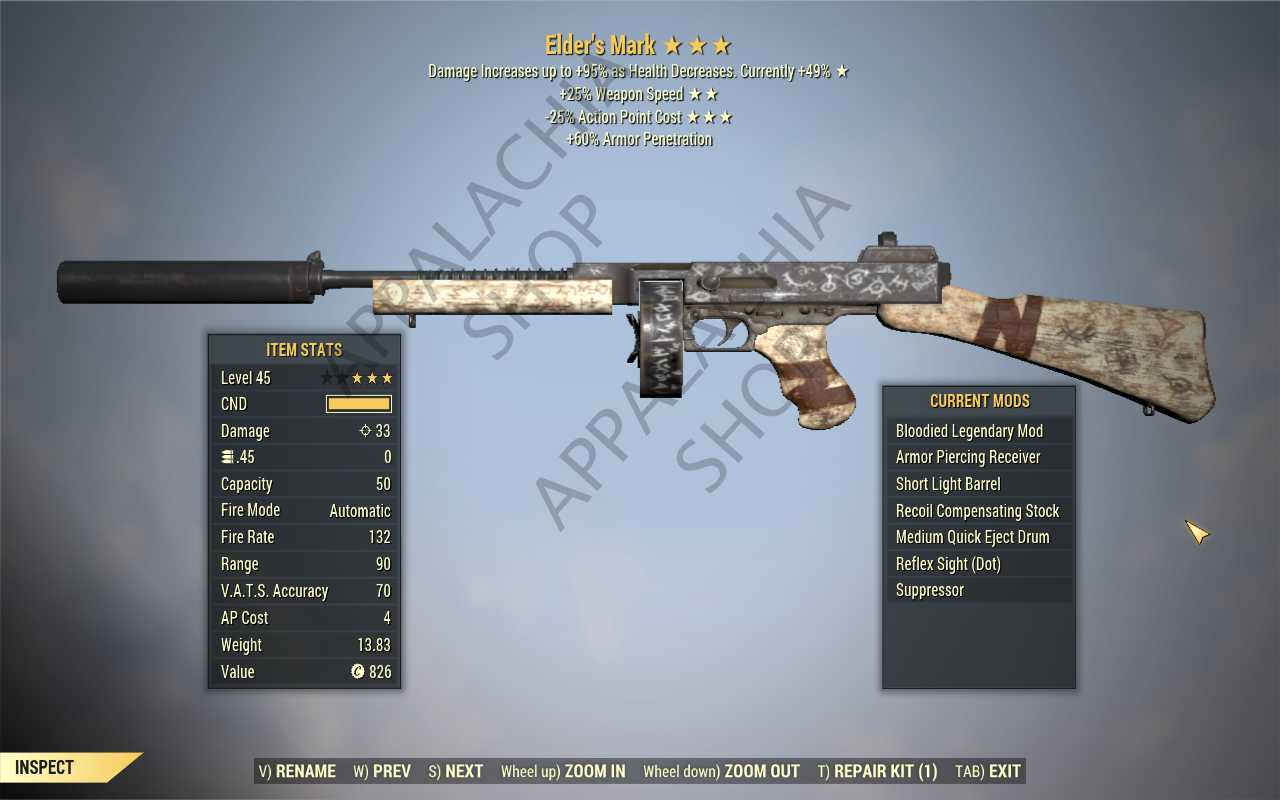Select the Suppressor mod

[x=929, y=590]
